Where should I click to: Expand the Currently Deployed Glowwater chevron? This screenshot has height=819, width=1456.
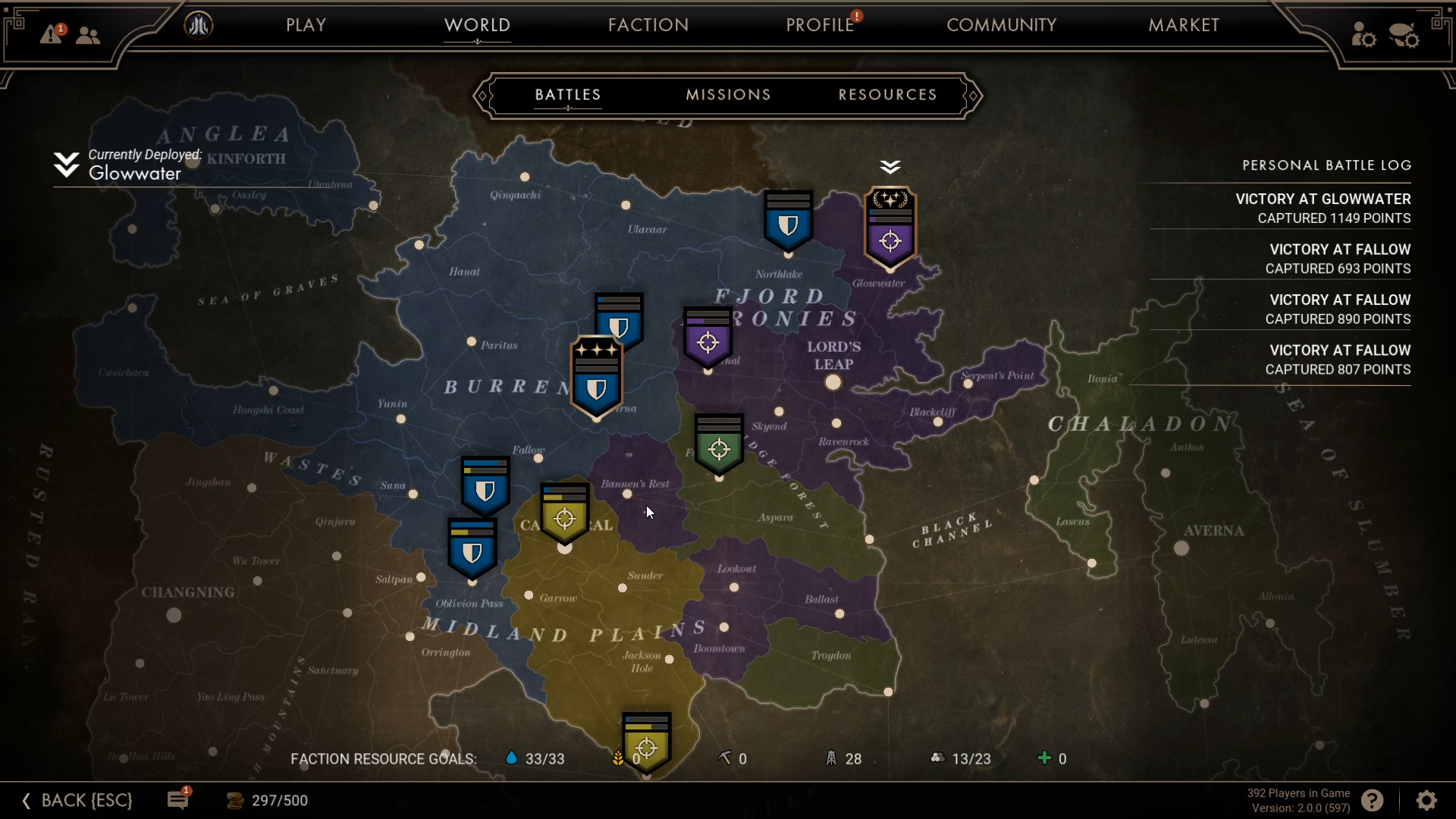pos(66,165)
